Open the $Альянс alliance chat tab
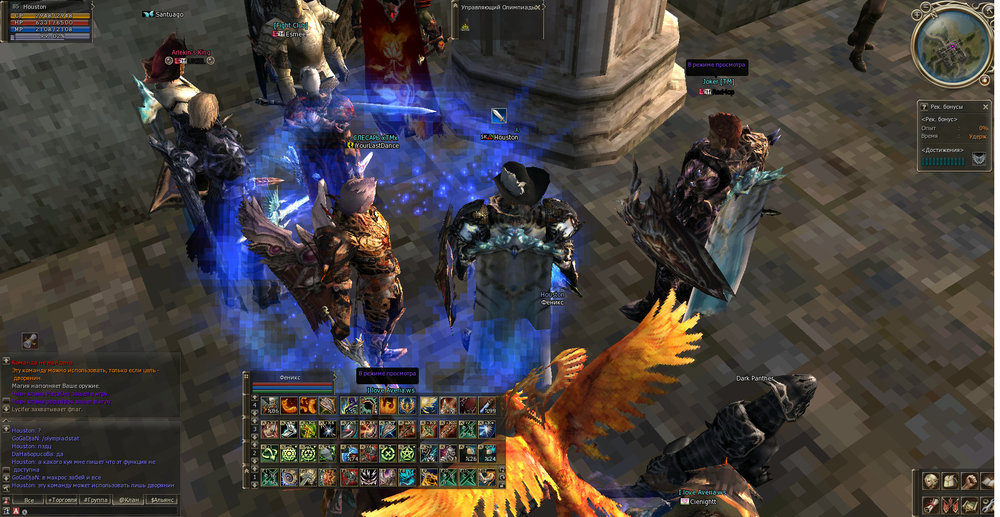Viewport: 1000px width, 517px height. point(163,500)
